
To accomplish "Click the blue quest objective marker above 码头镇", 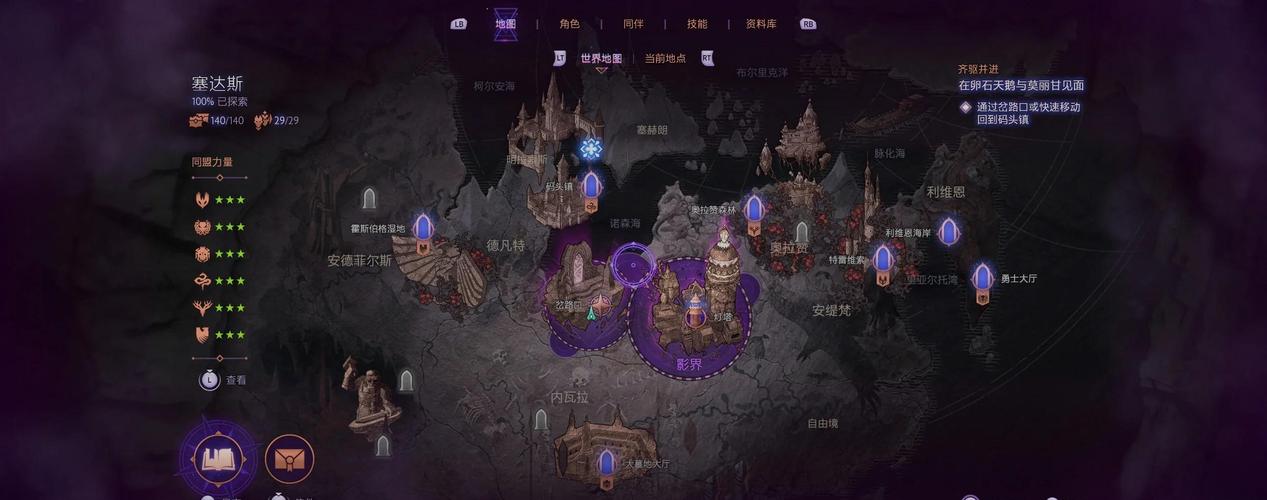I will point(591,149).
